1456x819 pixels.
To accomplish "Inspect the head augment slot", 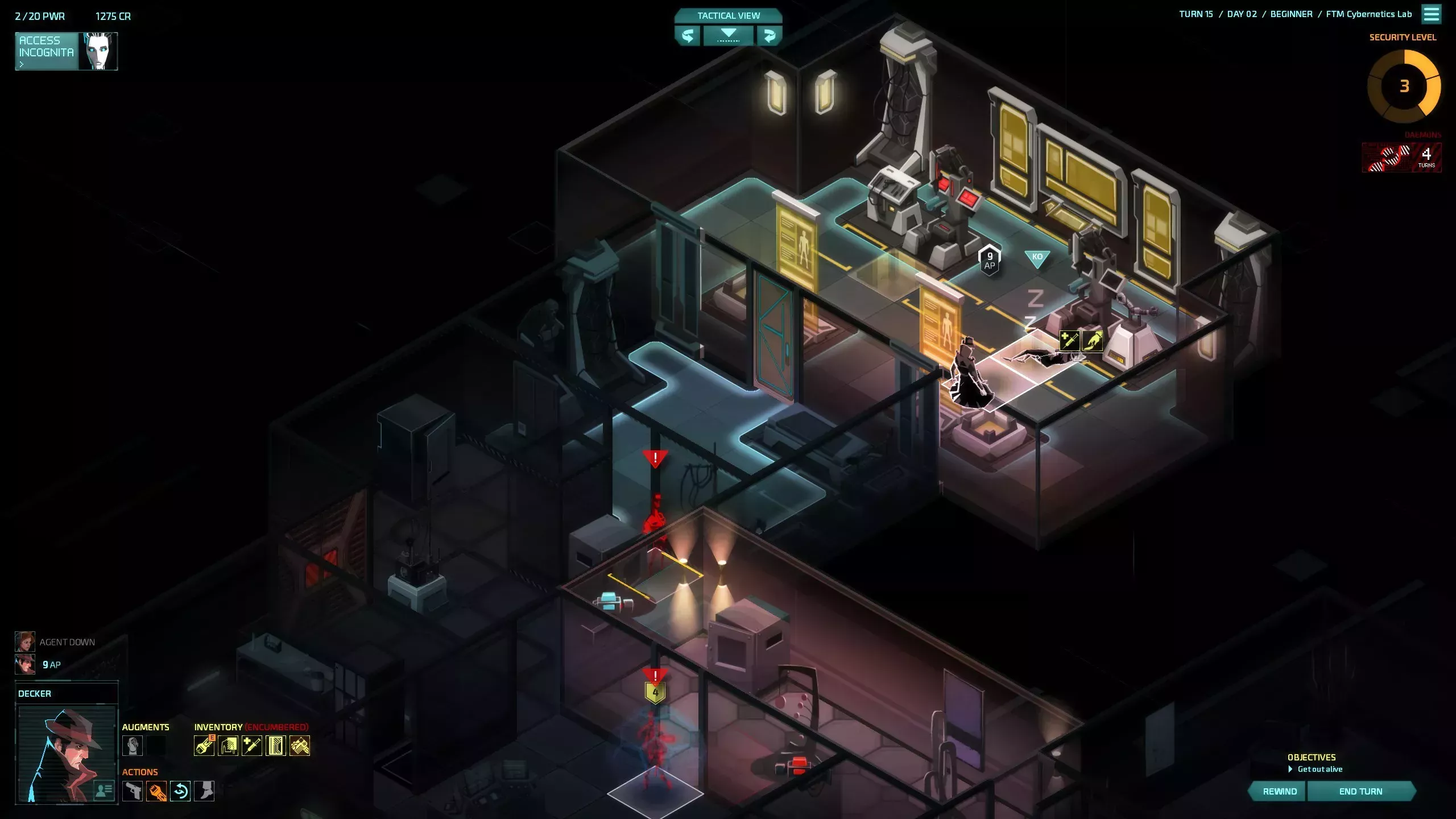I will tap(133, 746).
